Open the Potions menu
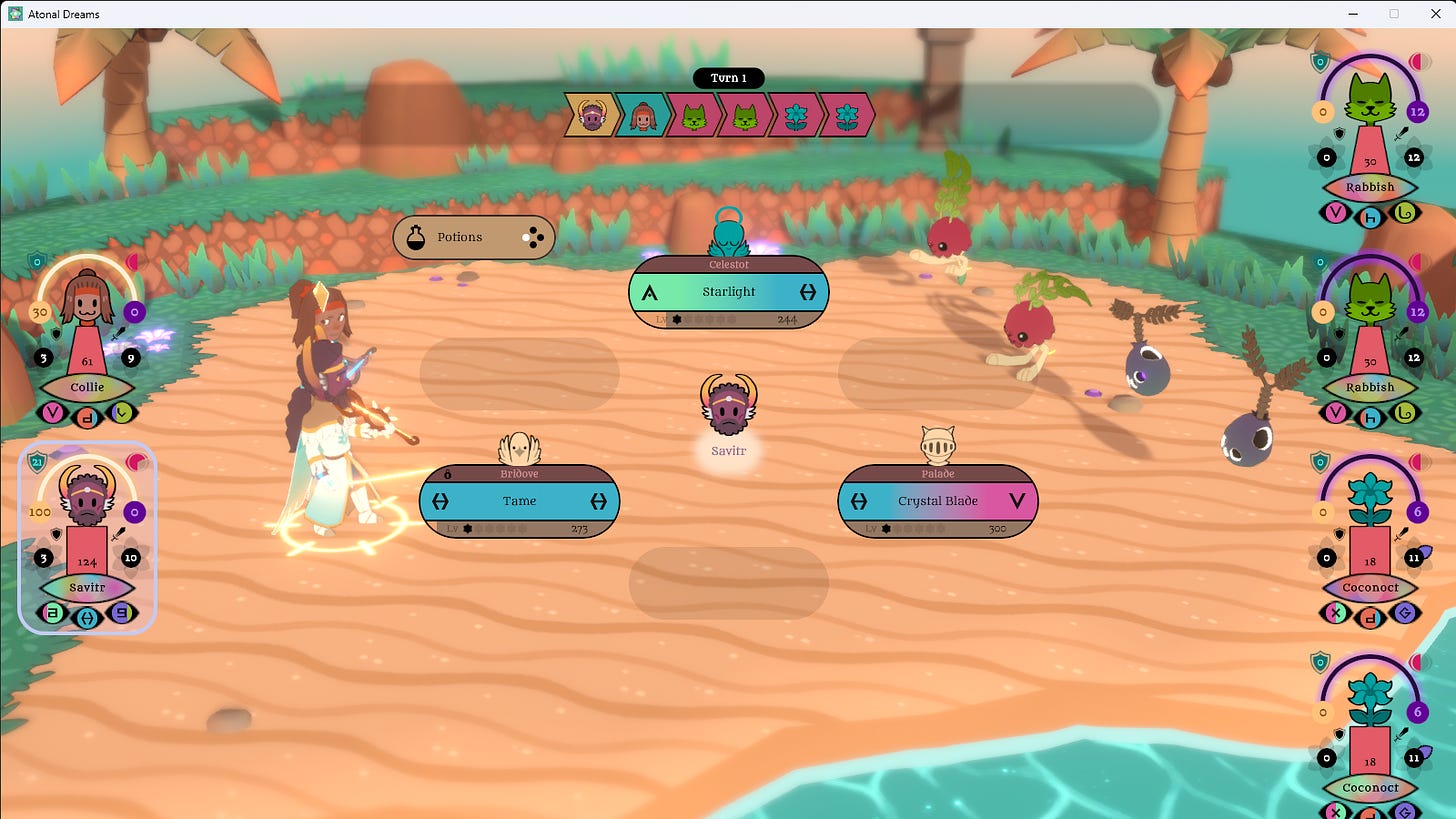The image size is (1456, 819). coord(473,237)
